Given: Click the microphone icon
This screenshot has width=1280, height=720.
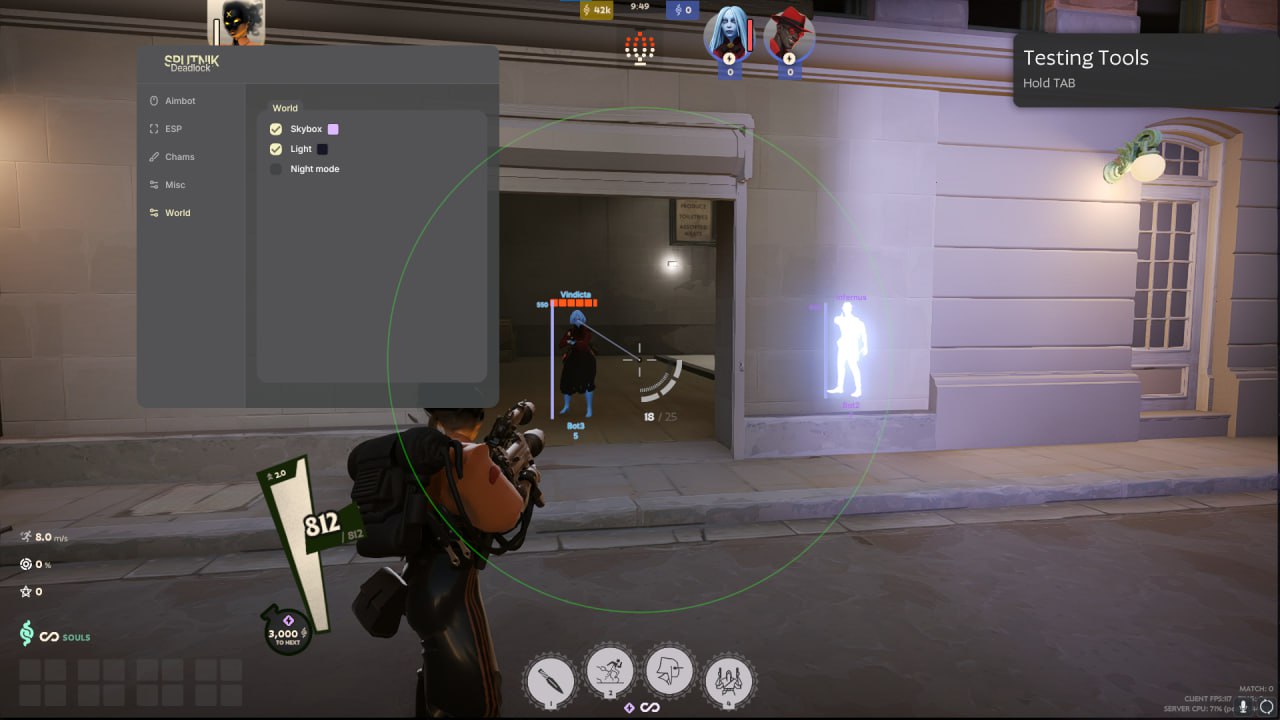Looking at the screenshot, I should 1244,706.
